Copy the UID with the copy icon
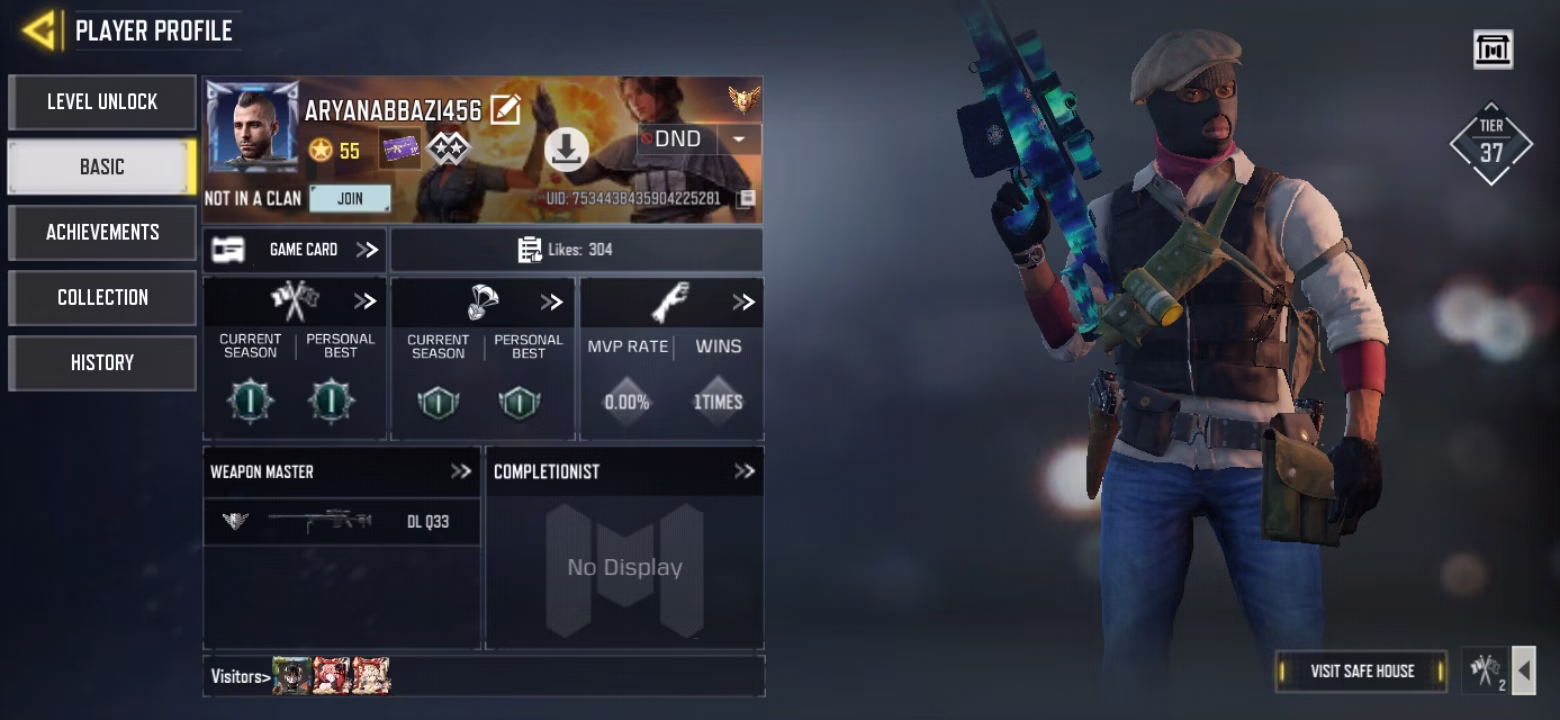This screenshot has width=1560, height=720. tap(745, 198)
